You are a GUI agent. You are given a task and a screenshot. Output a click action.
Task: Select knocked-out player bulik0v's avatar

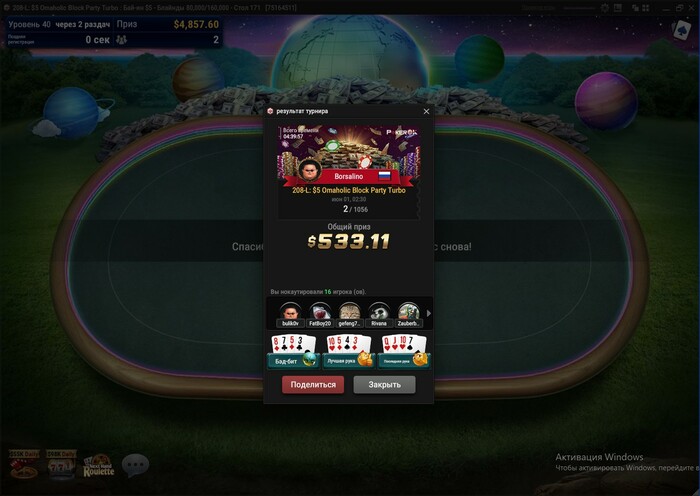[x=290, y=313]
